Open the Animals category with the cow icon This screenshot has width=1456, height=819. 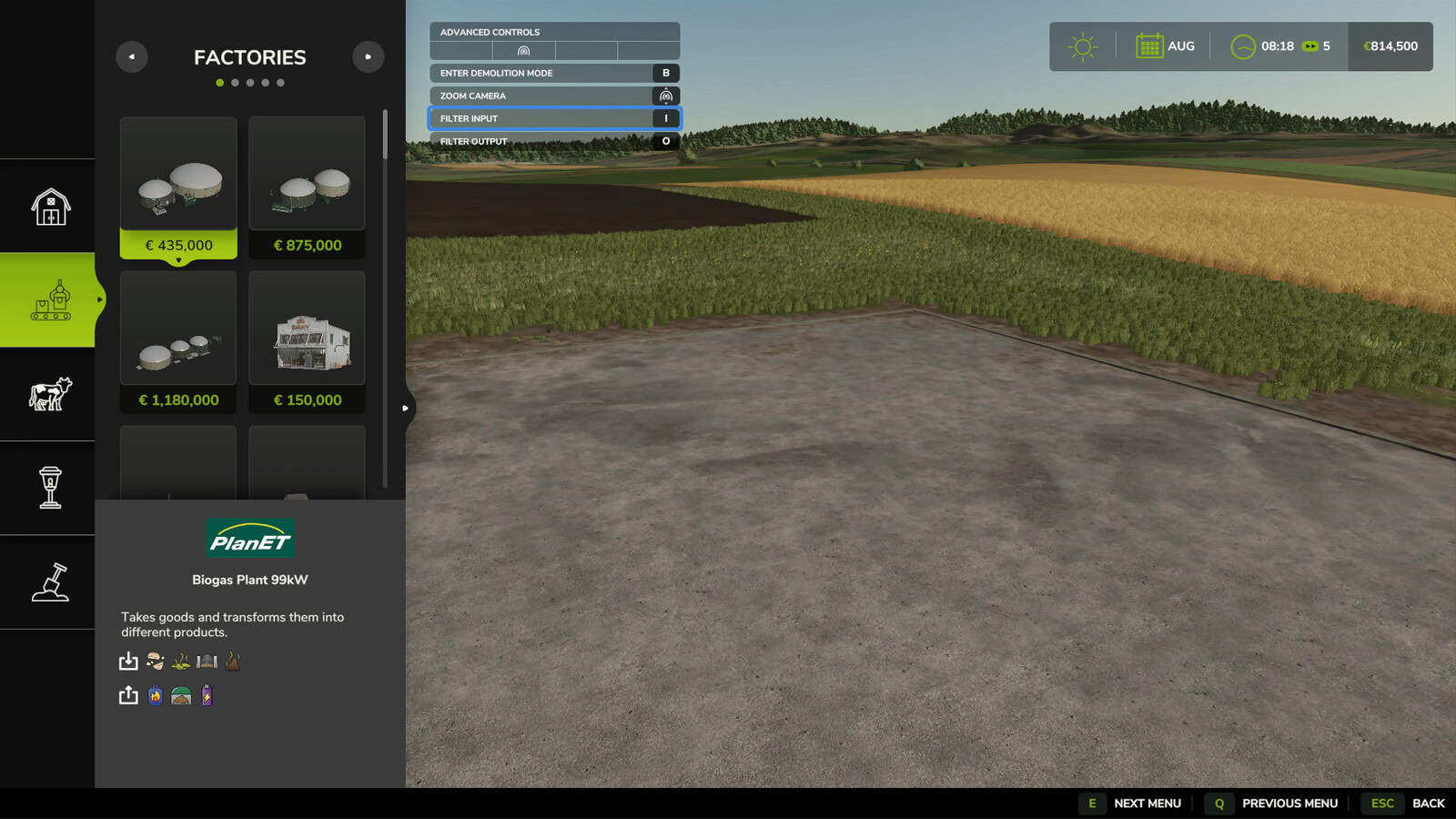[x=51, y=395]
